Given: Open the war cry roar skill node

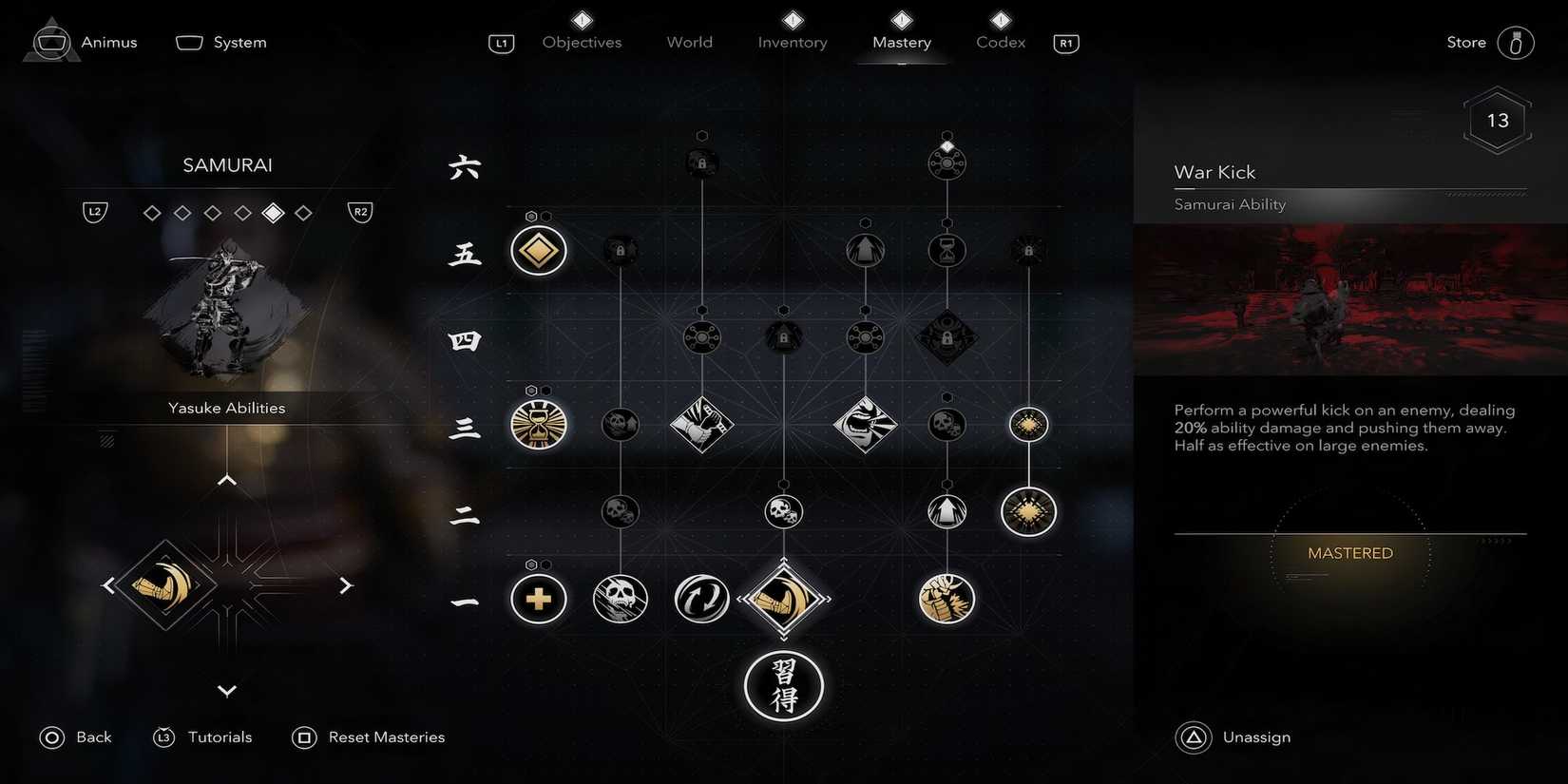Looking at the screenshot, I should tap(866, 425).
